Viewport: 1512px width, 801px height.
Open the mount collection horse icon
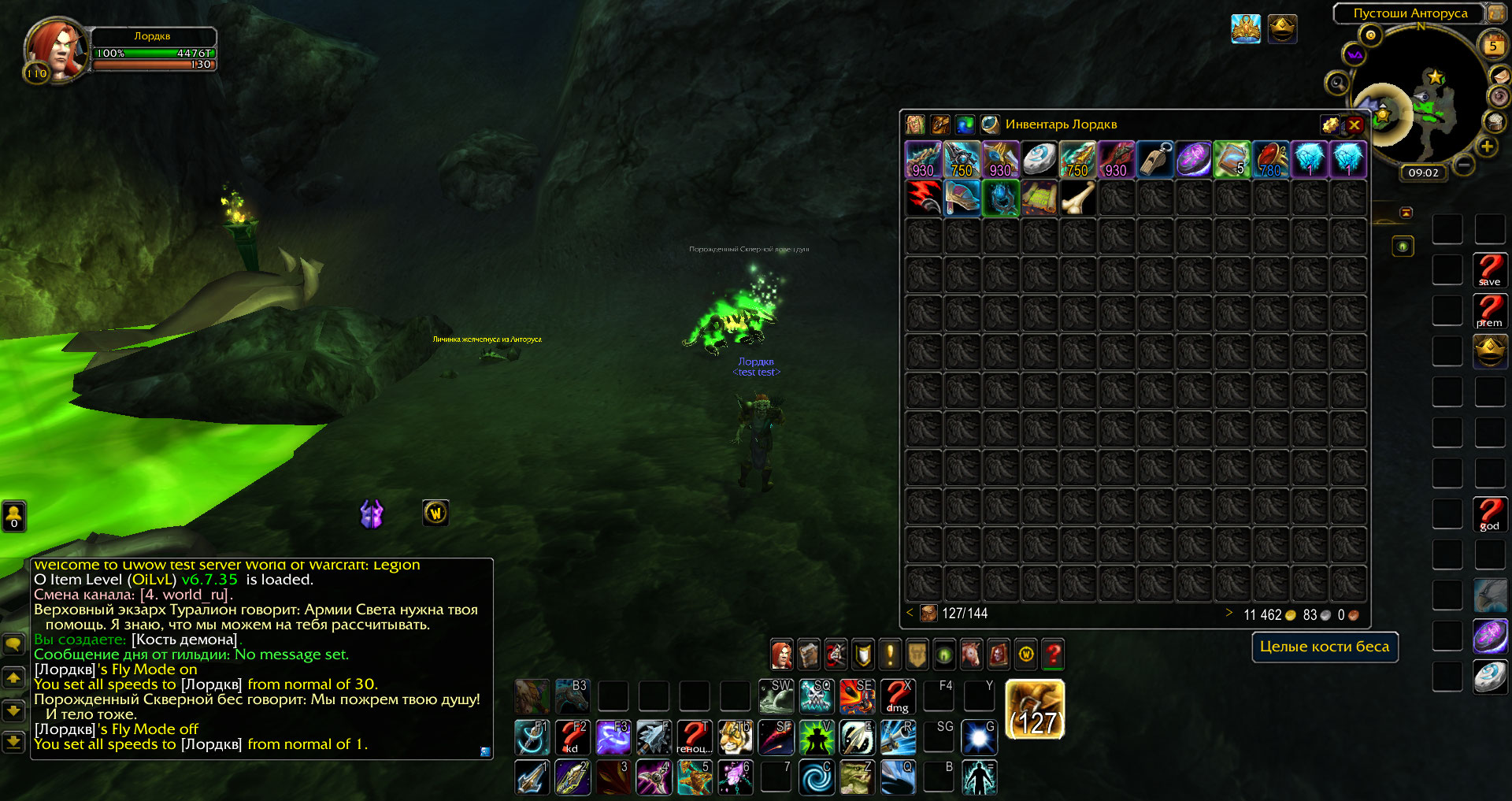(x=971, y=654)
